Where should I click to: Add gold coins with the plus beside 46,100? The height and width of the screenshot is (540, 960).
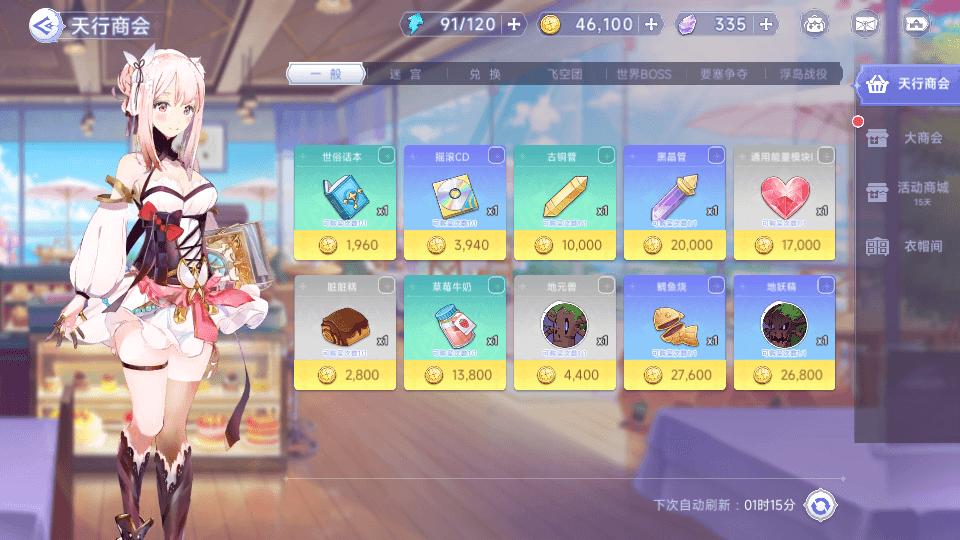(x=651, y=24)
